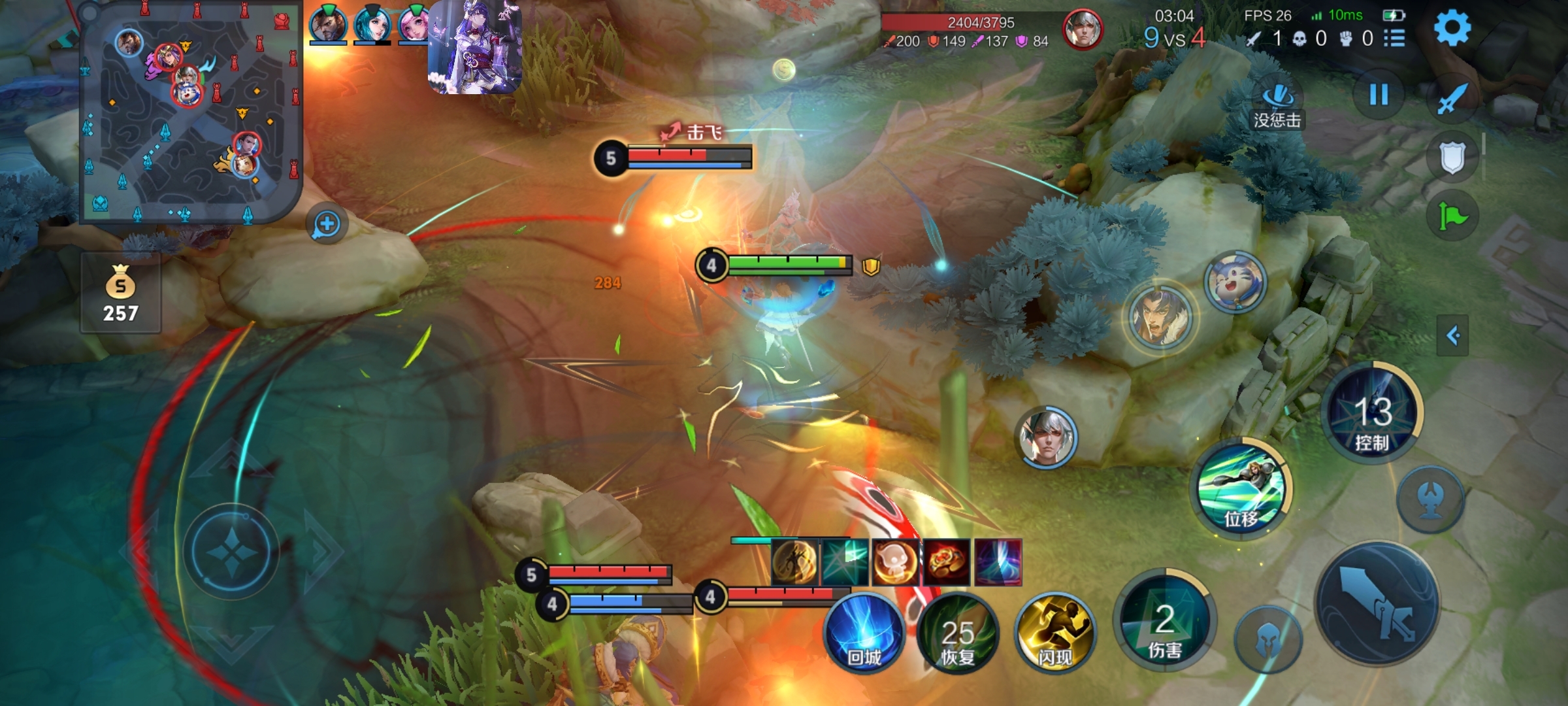Cast the 闪现 flash spell

click(1054, 633)
